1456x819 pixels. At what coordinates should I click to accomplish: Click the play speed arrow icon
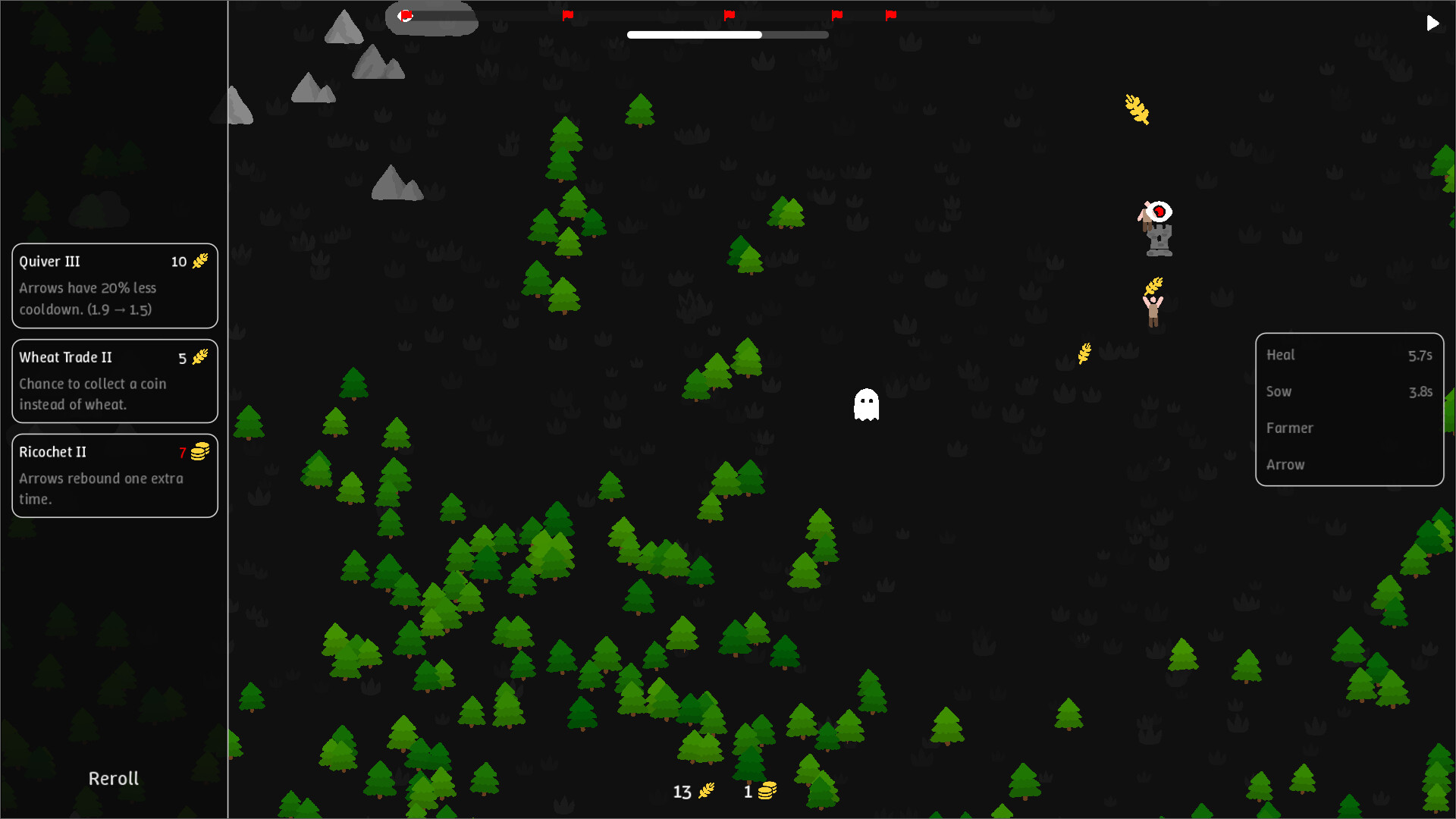coord(1432,23)
